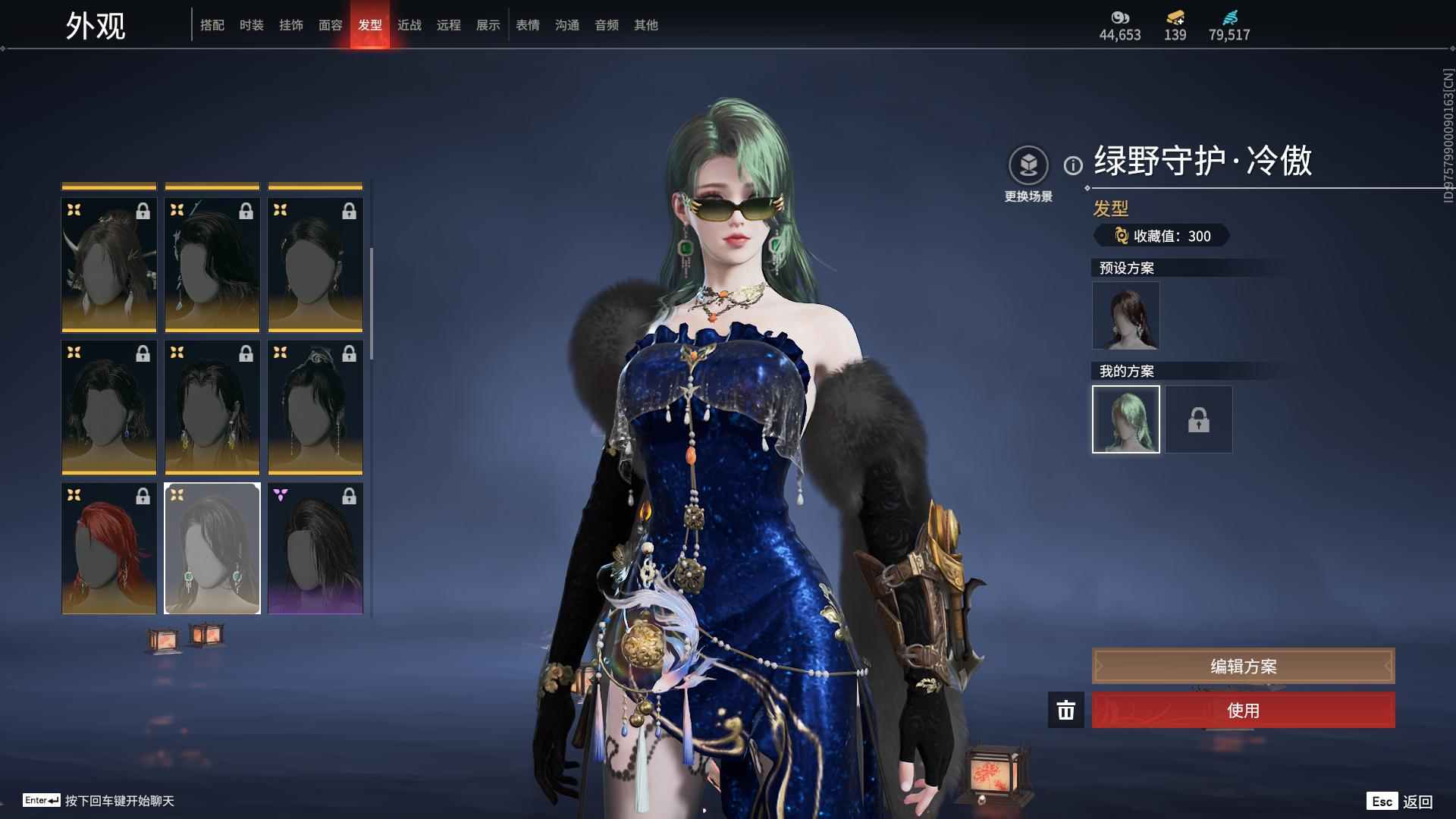Choose the purple-tier hairstyle card
The height and width of the screenshot is (819, 1456).
click(315, 548)
